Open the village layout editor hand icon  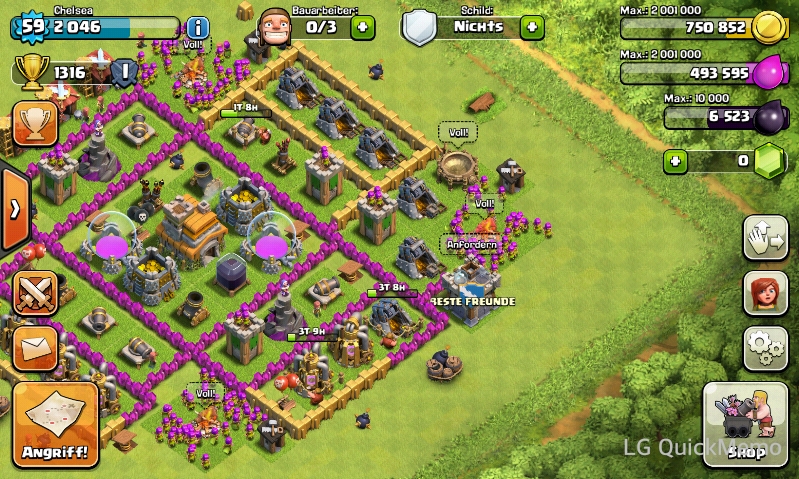coord(765,238)
